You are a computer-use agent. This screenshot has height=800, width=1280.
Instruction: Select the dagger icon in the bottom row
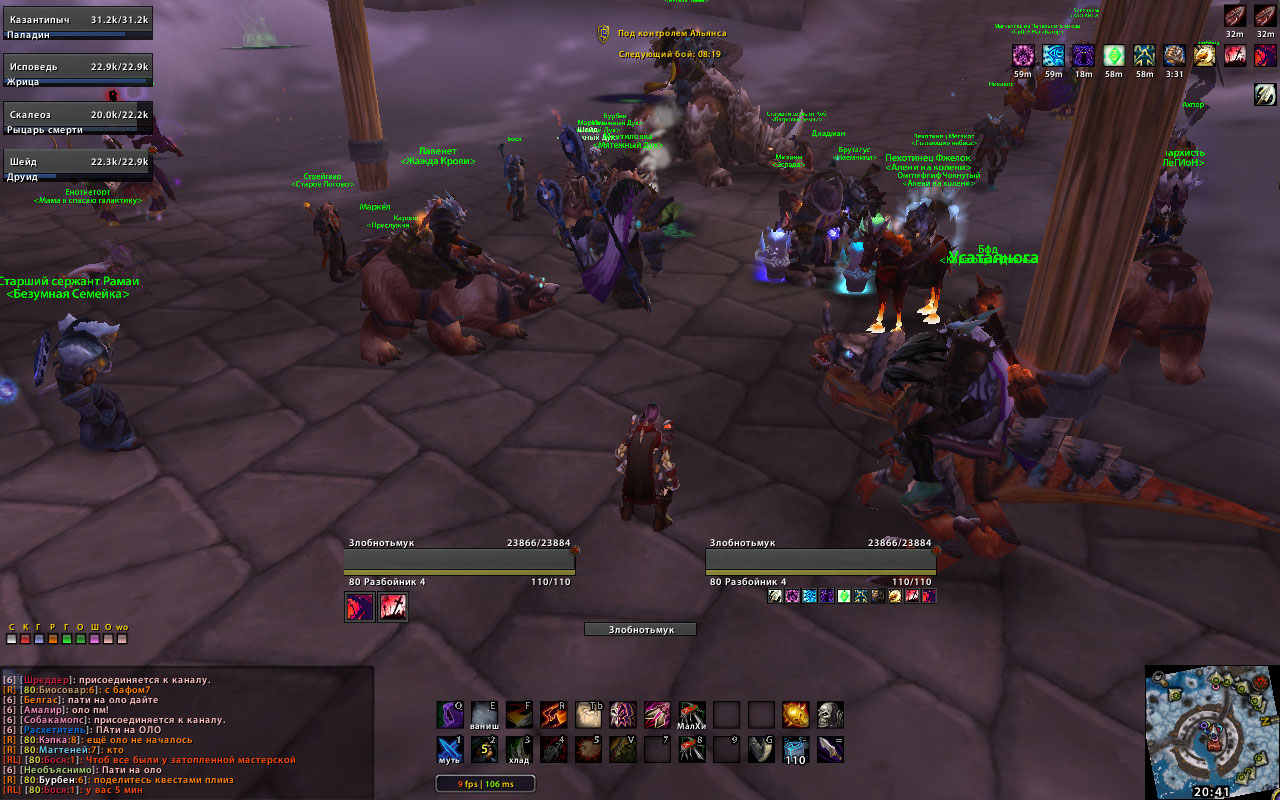(830, 749)
